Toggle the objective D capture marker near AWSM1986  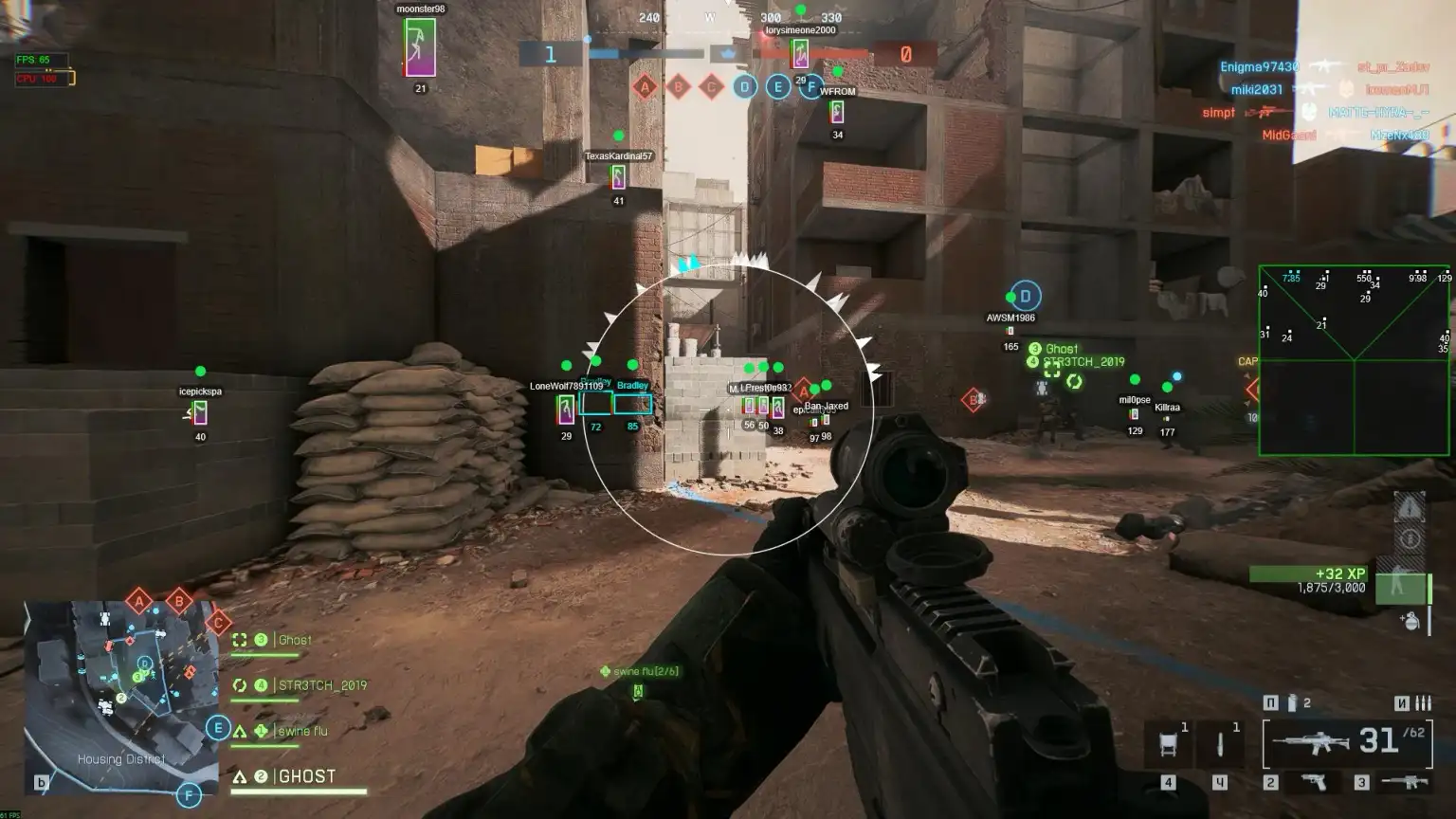click(x=1026, y=294)
